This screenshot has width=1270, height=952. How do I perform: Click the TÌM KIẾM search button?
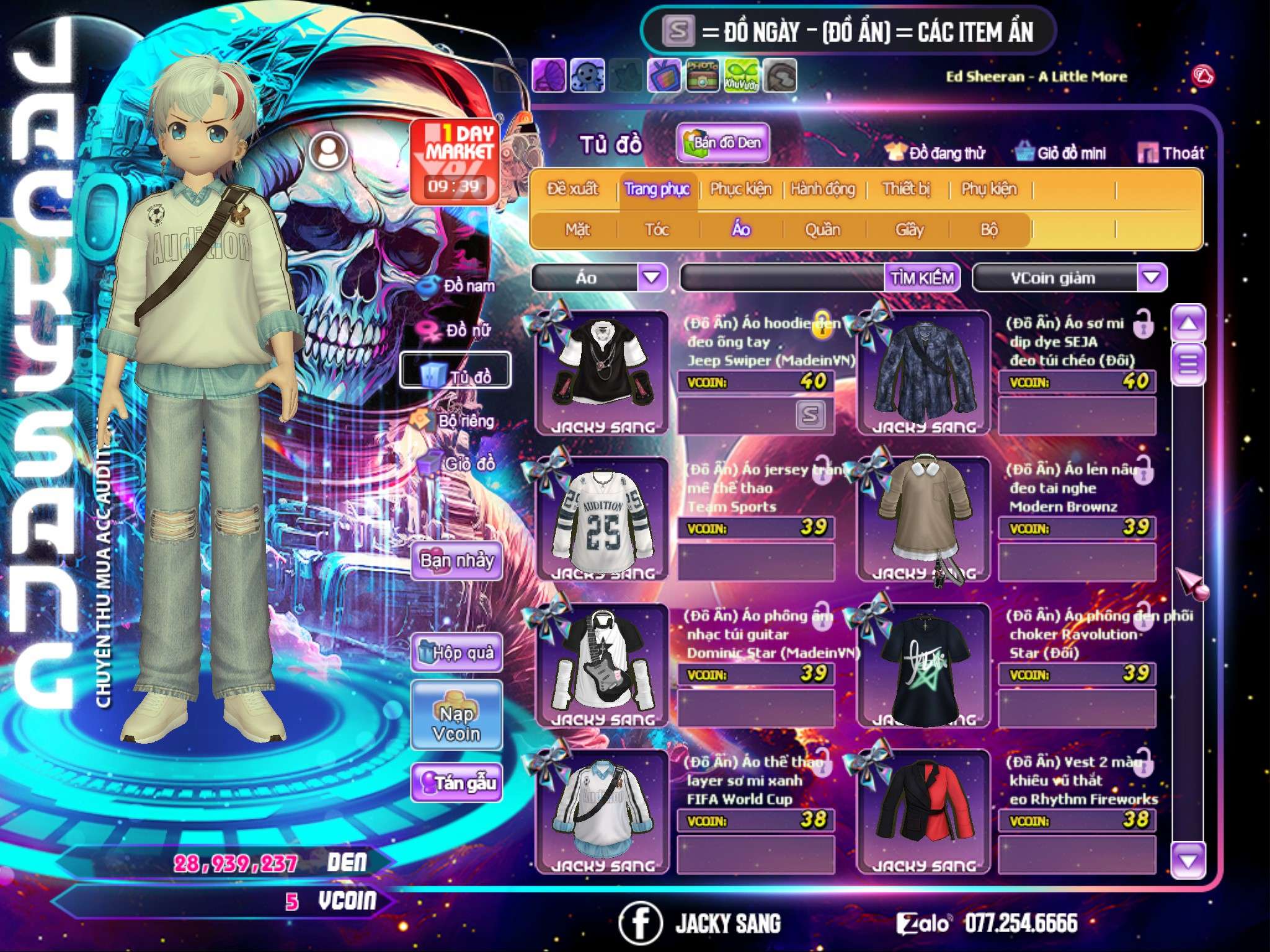[x=922, y=278]
